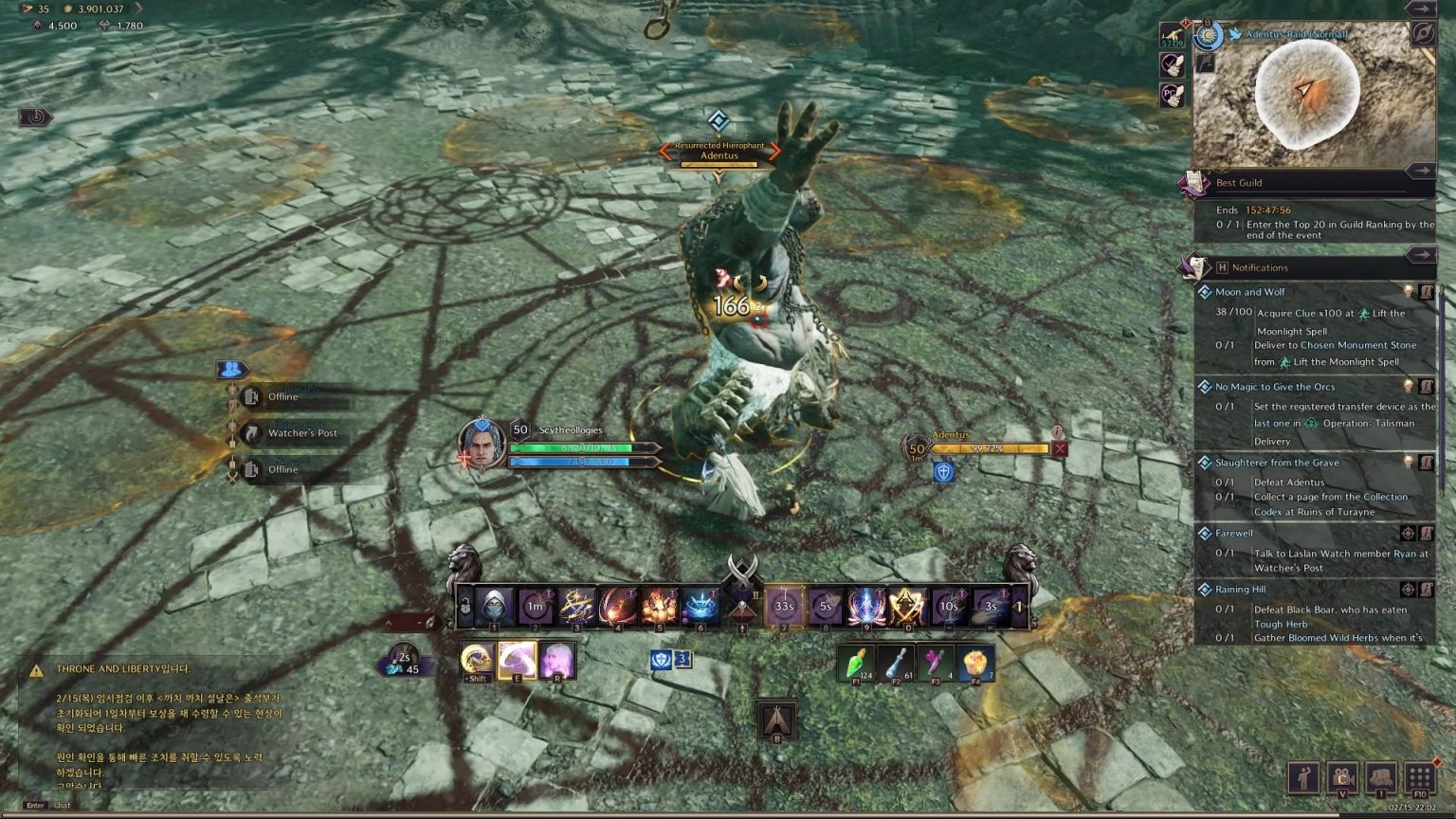Open the inventory via the I bag icon
This screenshot has height=819, width=1456.
click(x=1382, y=778)
